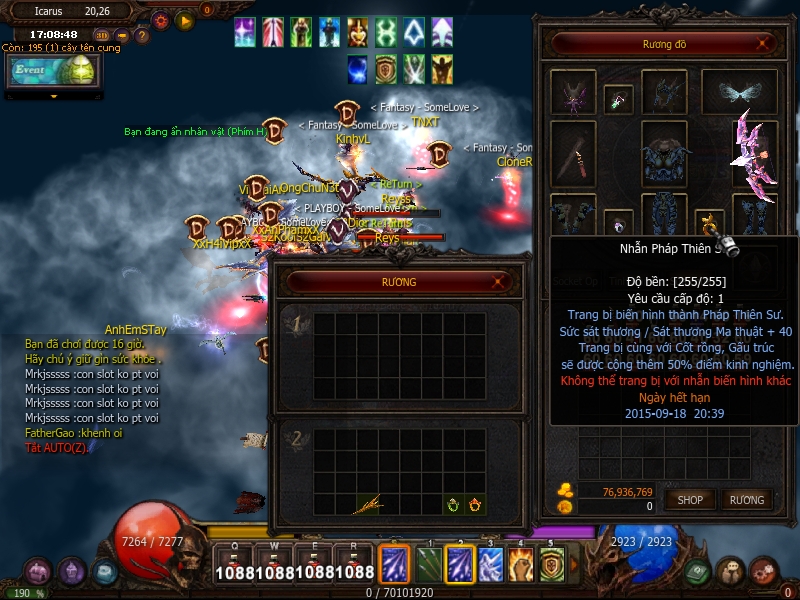Open the SHOP button in inventory

pyautogui.click(x=690, y=499)
